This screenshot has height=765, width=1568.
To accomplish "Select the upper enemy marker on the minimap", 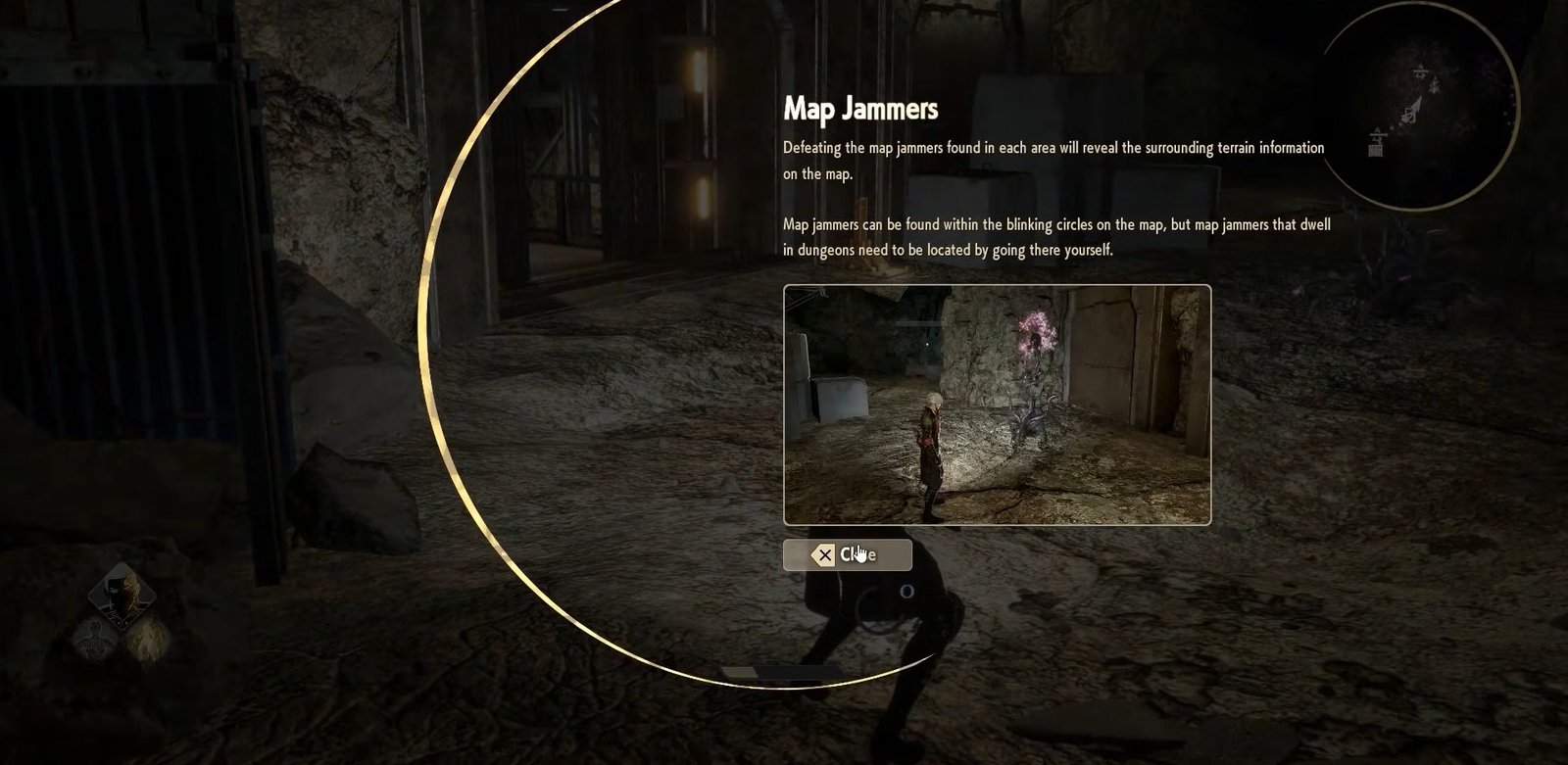I will pos(1419,71).
